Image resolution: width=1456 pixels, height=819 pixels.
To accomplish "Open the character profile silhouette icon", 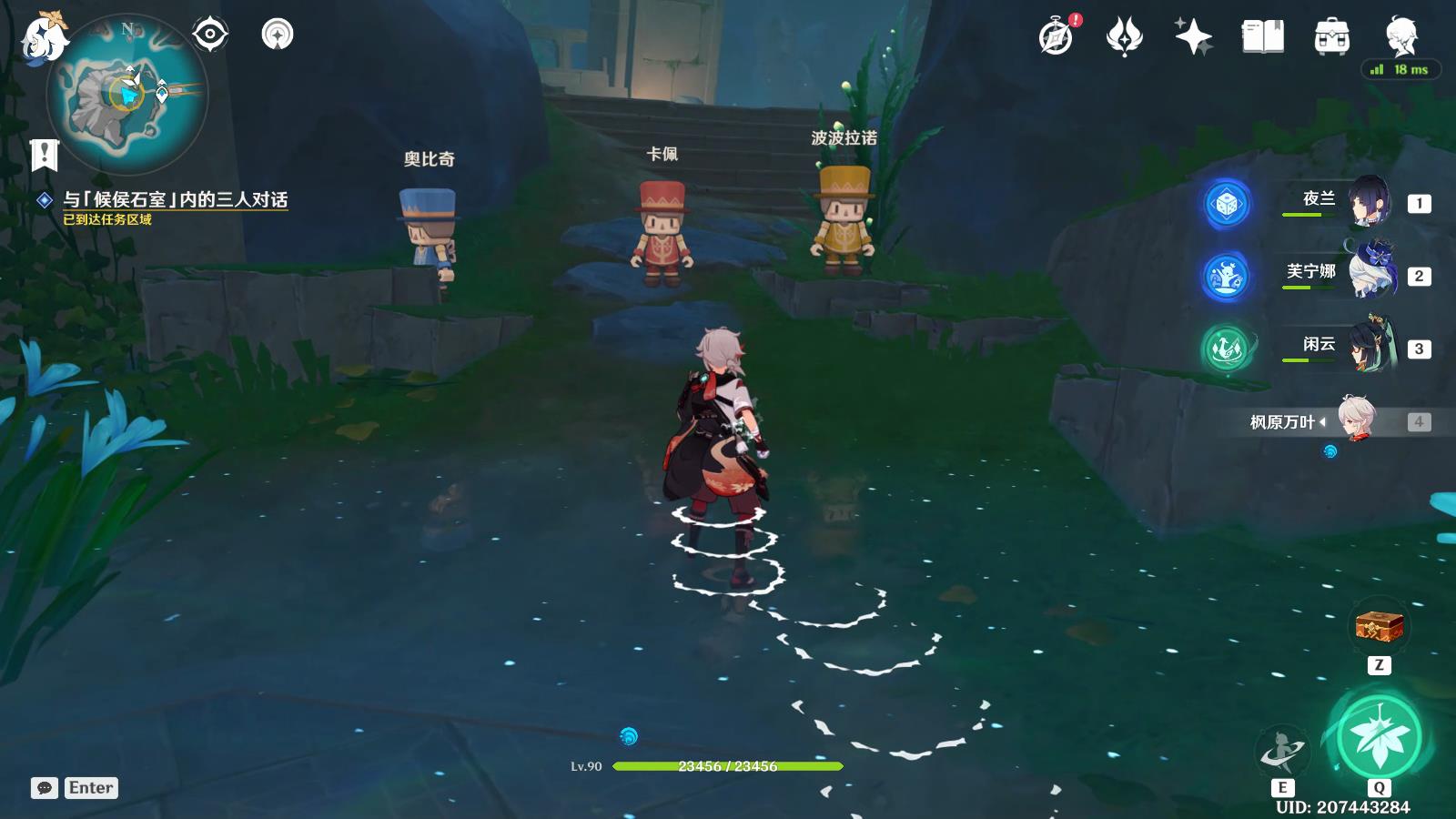I will [x=1401, y=37].
